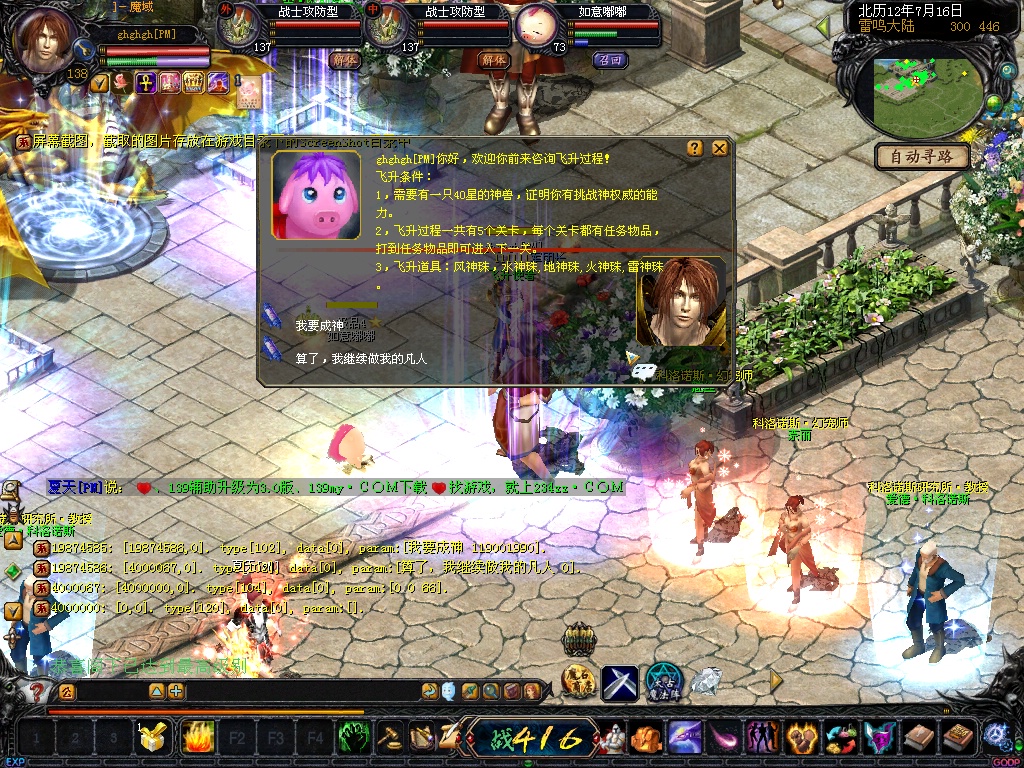Screen dimensions: 1024x768
Task: Click the gear settings icon at bottom right
Action: [994, 735]
